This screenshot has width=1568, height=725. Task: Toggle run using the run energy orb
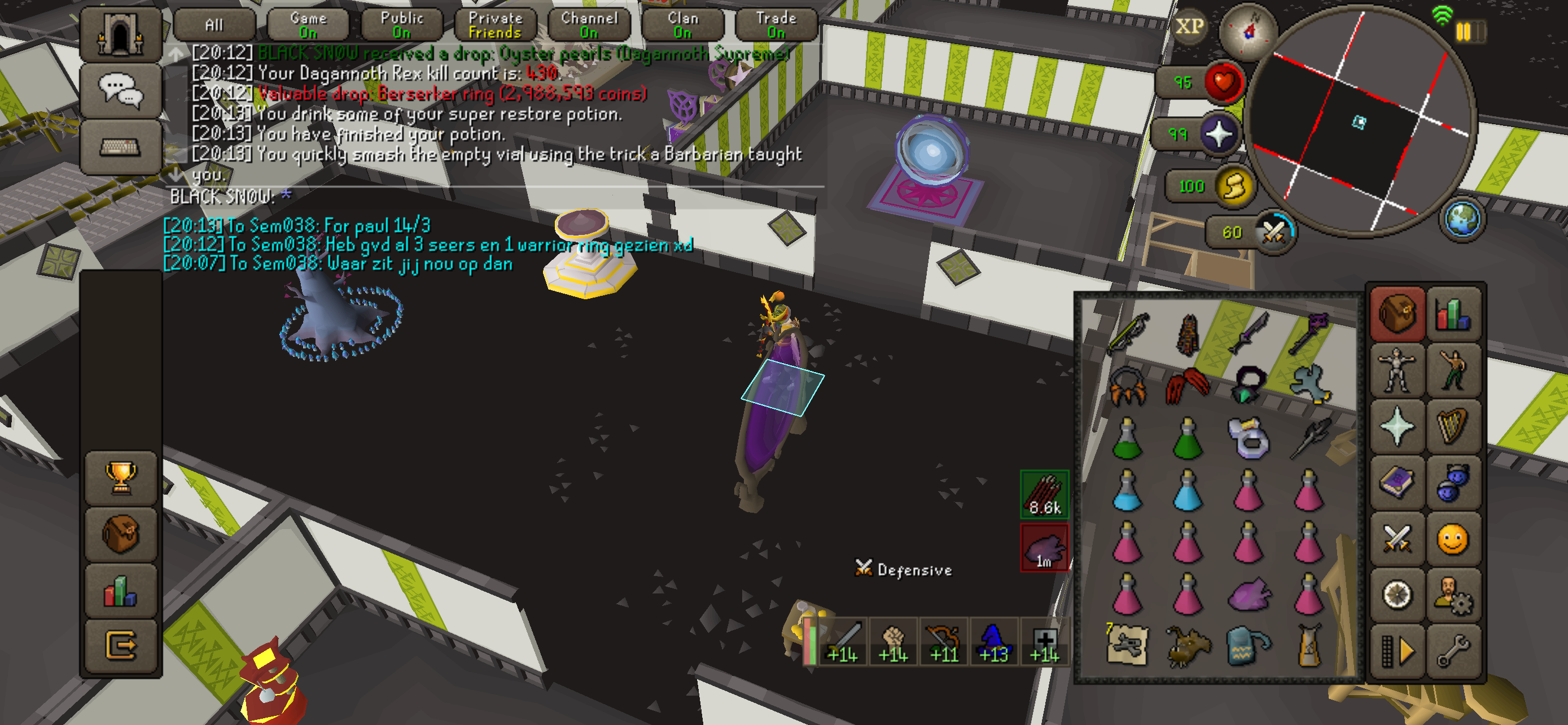[x=1234, y=186]
